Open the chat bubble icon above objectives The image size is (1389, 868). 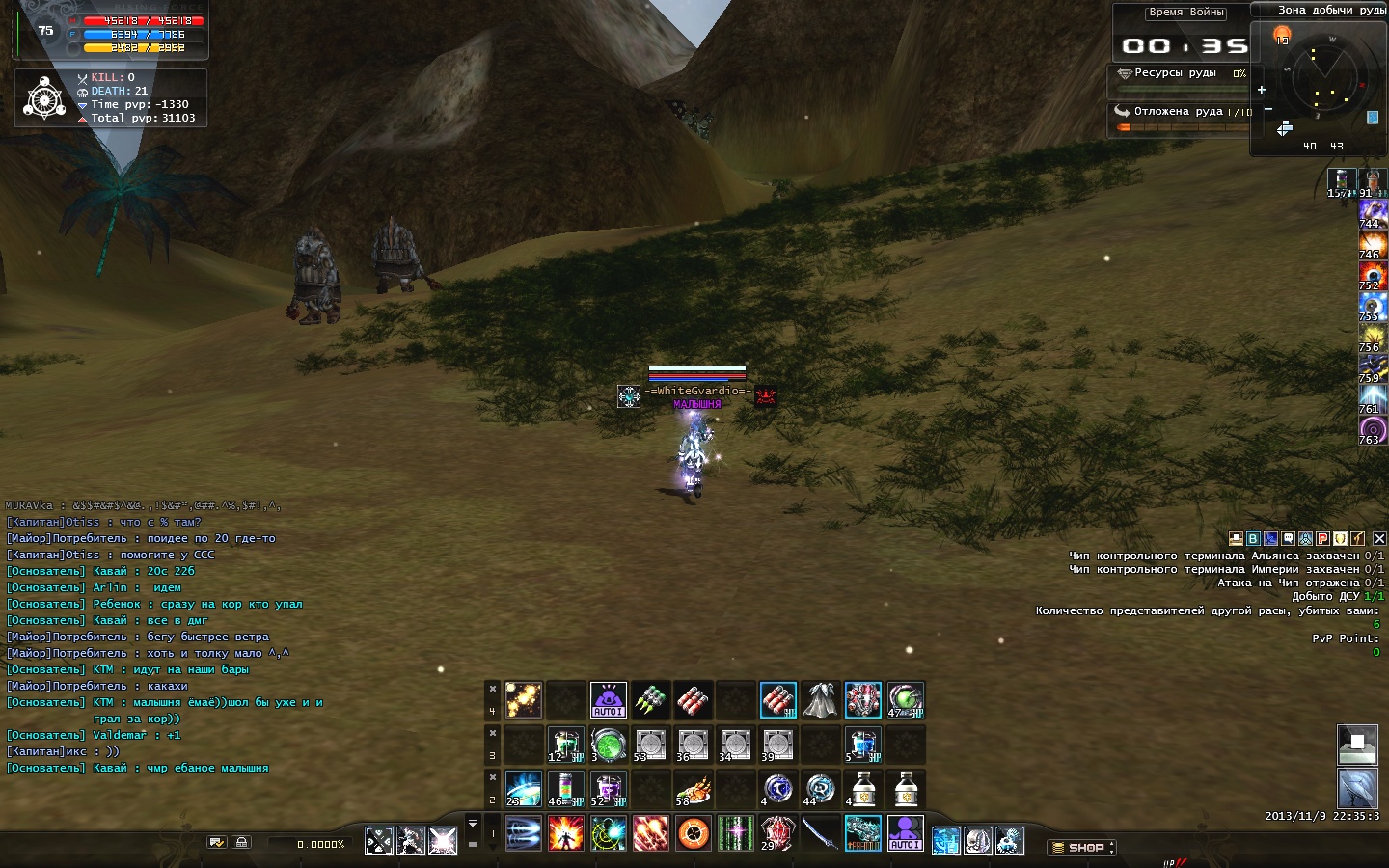(1288, 538)
